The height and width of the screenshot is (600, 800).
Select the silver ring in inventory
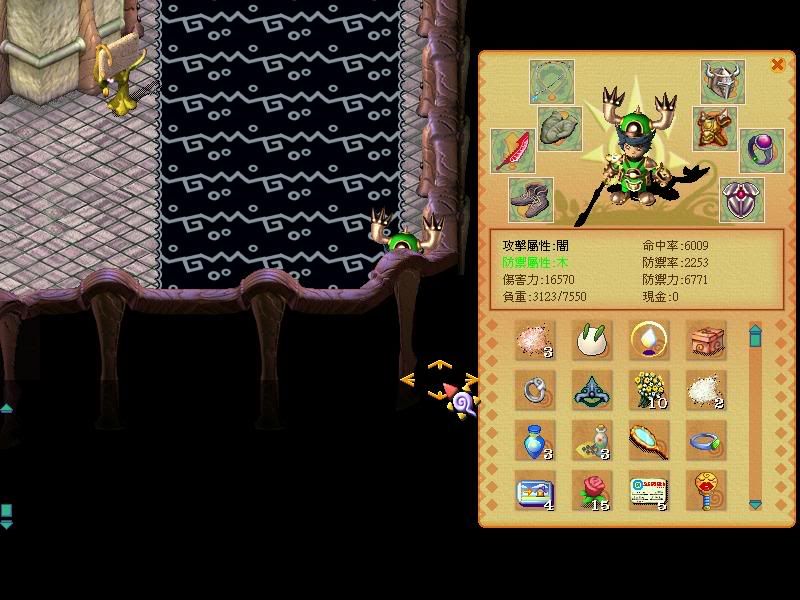tap(535, 390)
